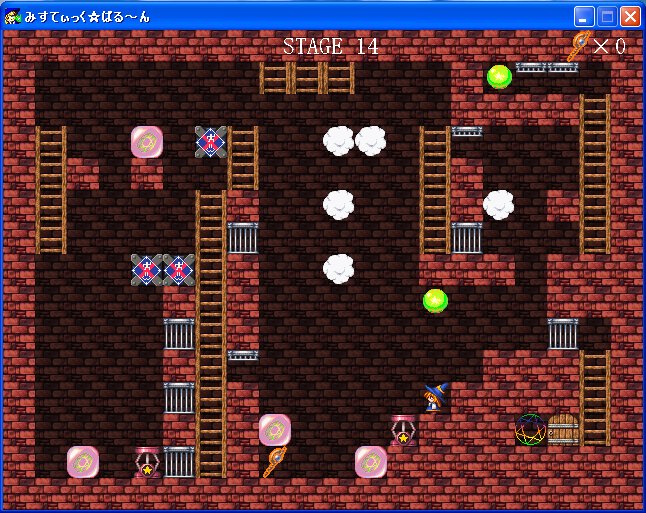The width and height of the screenshot is (646, 513).
Task: Close the game window
Action: [x=630, y=16]
